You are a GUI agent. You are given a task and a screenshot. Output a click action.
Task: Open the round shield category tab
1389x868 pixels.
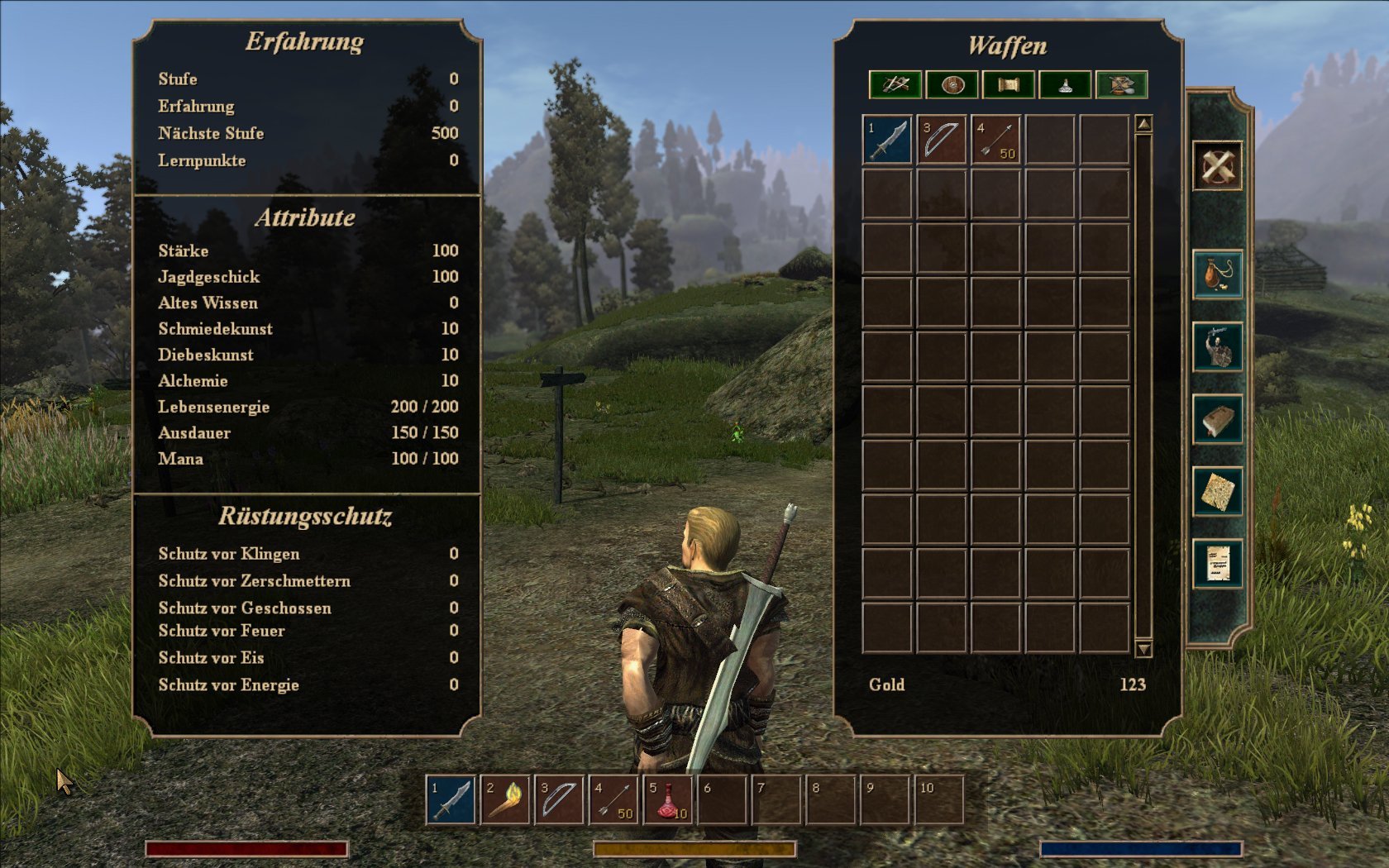(952, 84)
